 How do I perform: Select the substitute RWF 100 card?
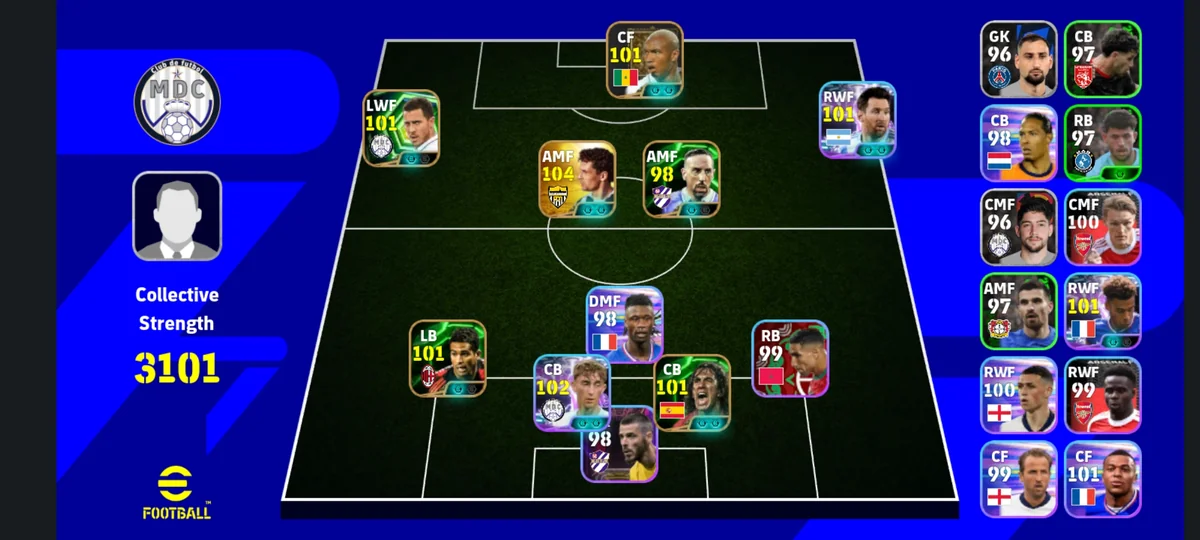coord(1018,395)
